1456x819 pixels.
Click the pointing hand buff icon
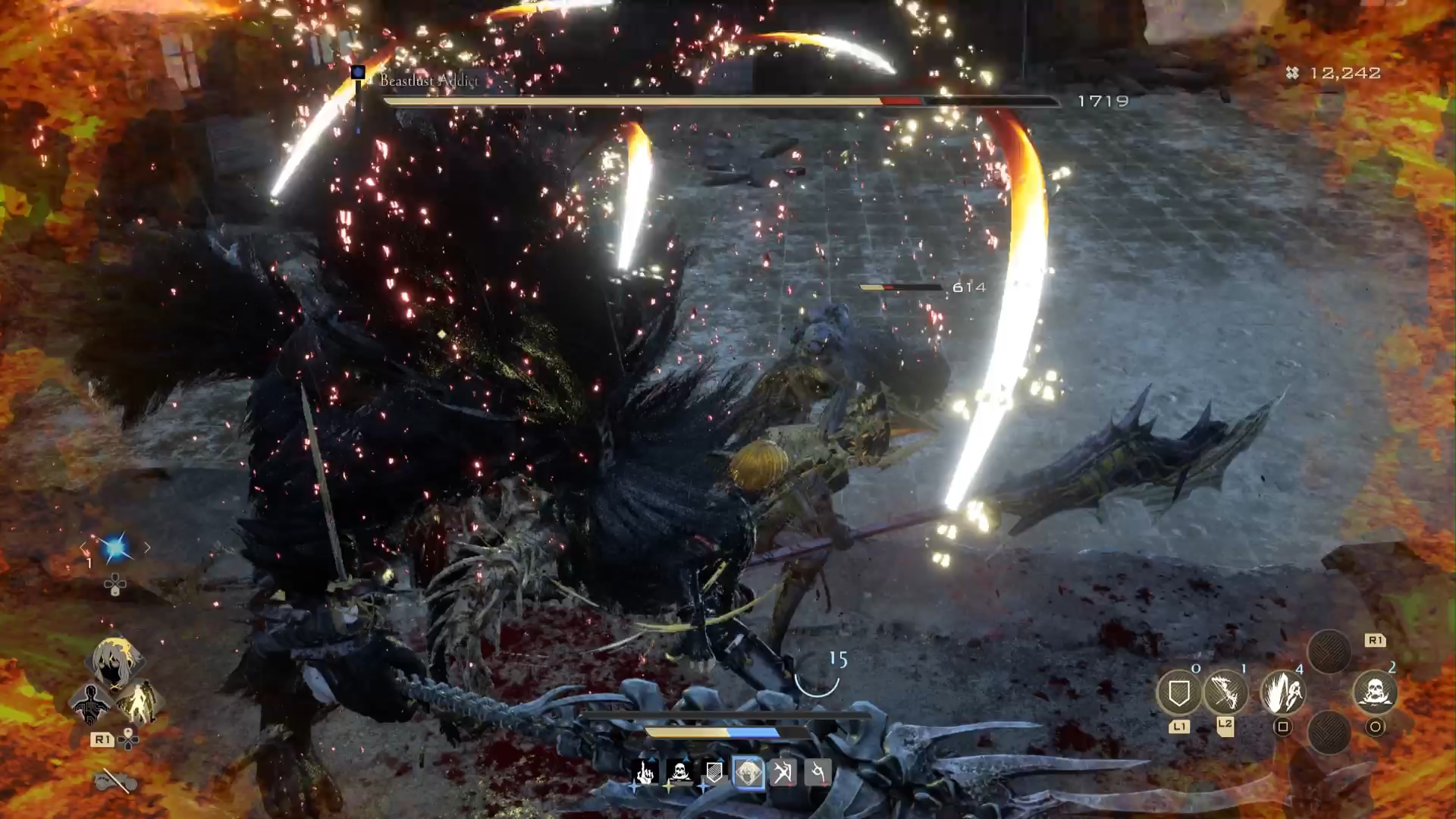[645, 773]
